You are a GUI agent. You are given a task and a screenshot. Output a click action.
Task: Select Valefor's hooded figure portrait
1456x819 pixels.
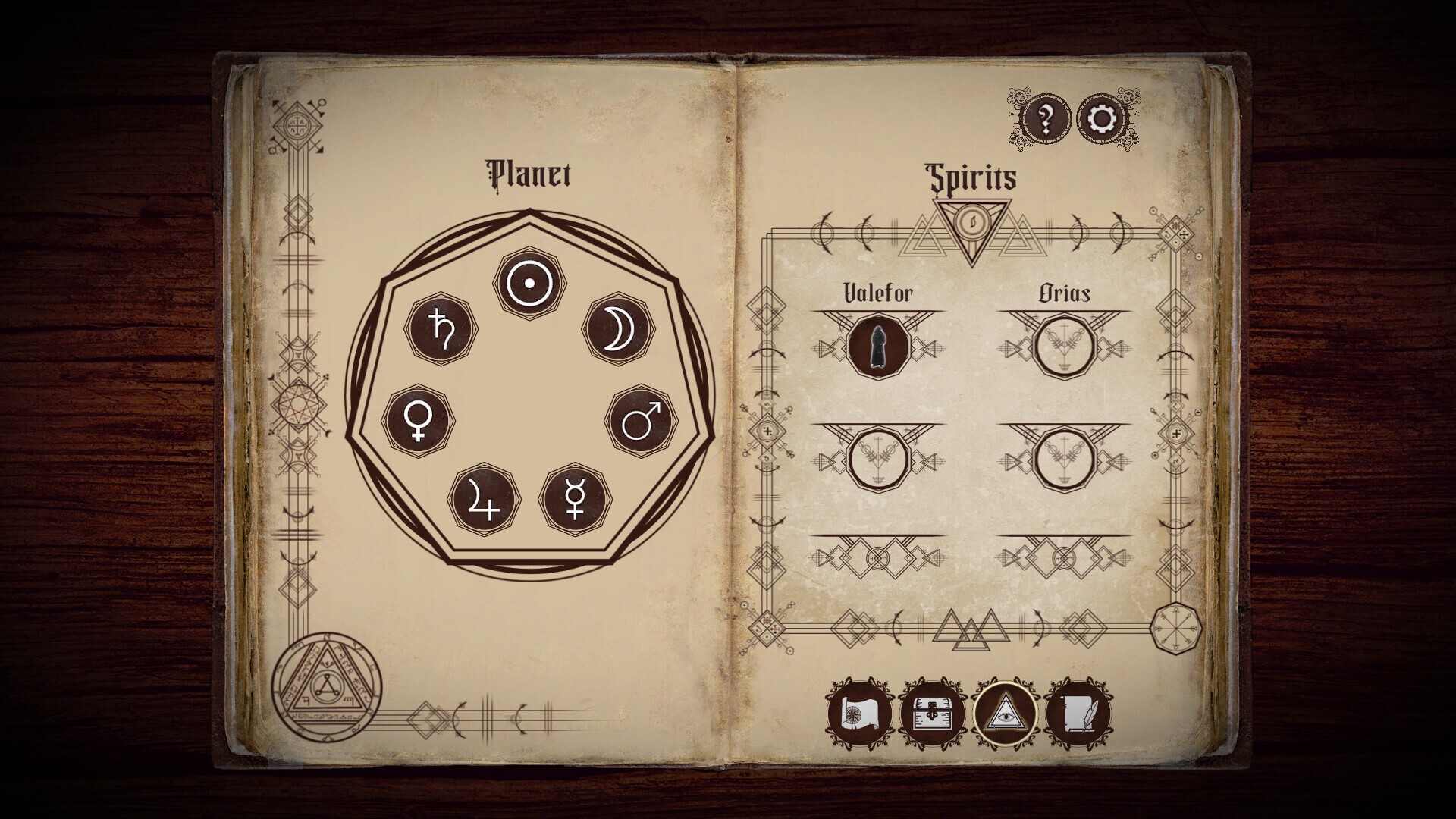click(878, 347)
